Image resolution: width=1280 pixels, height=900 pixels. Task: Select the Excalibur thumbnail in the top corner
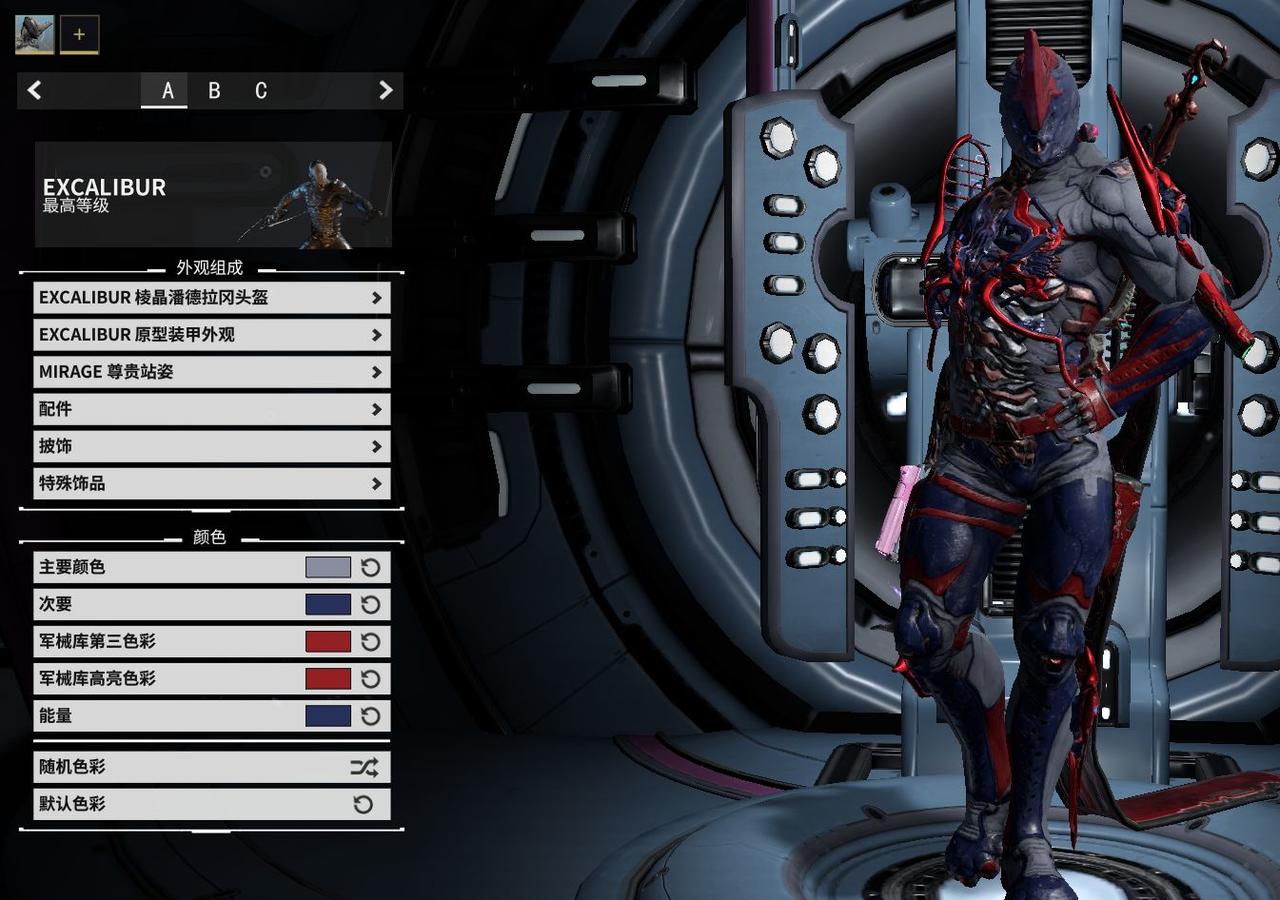[x=34, y=34]
